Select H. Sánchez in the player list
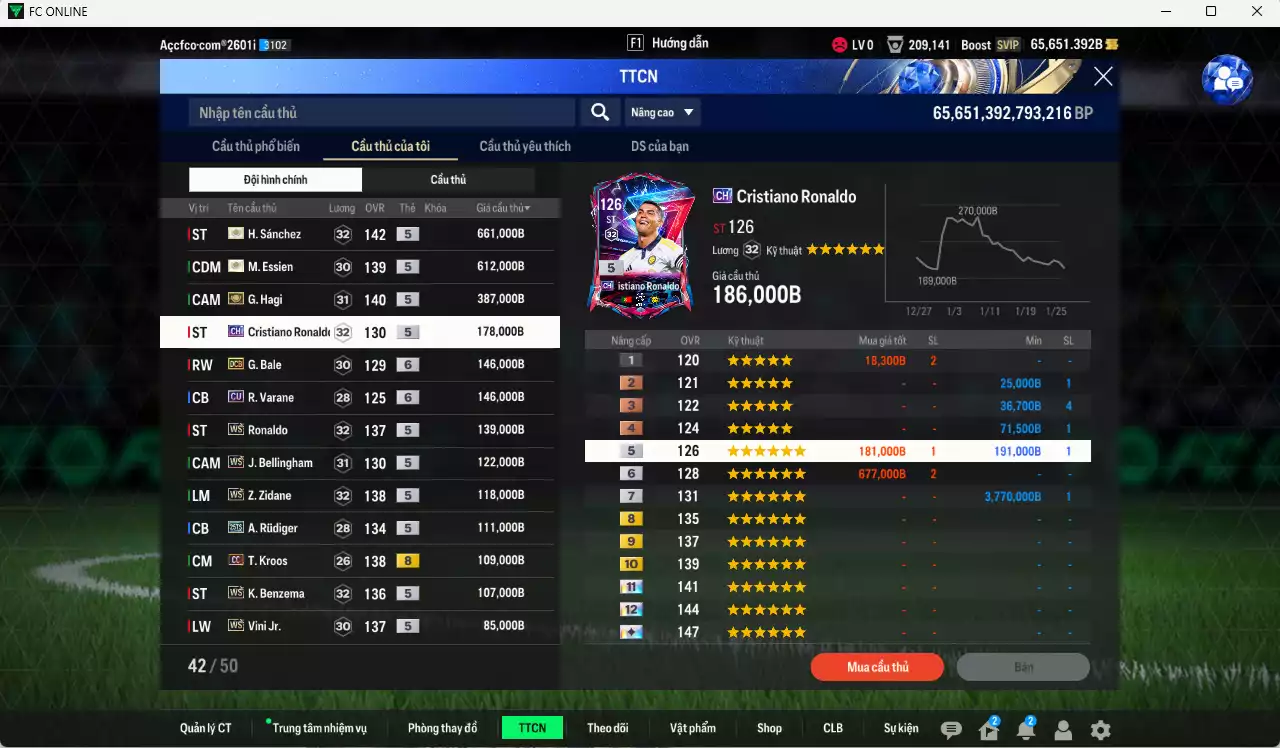Screen dimensions: 1280x748 (x=358, y=234)
